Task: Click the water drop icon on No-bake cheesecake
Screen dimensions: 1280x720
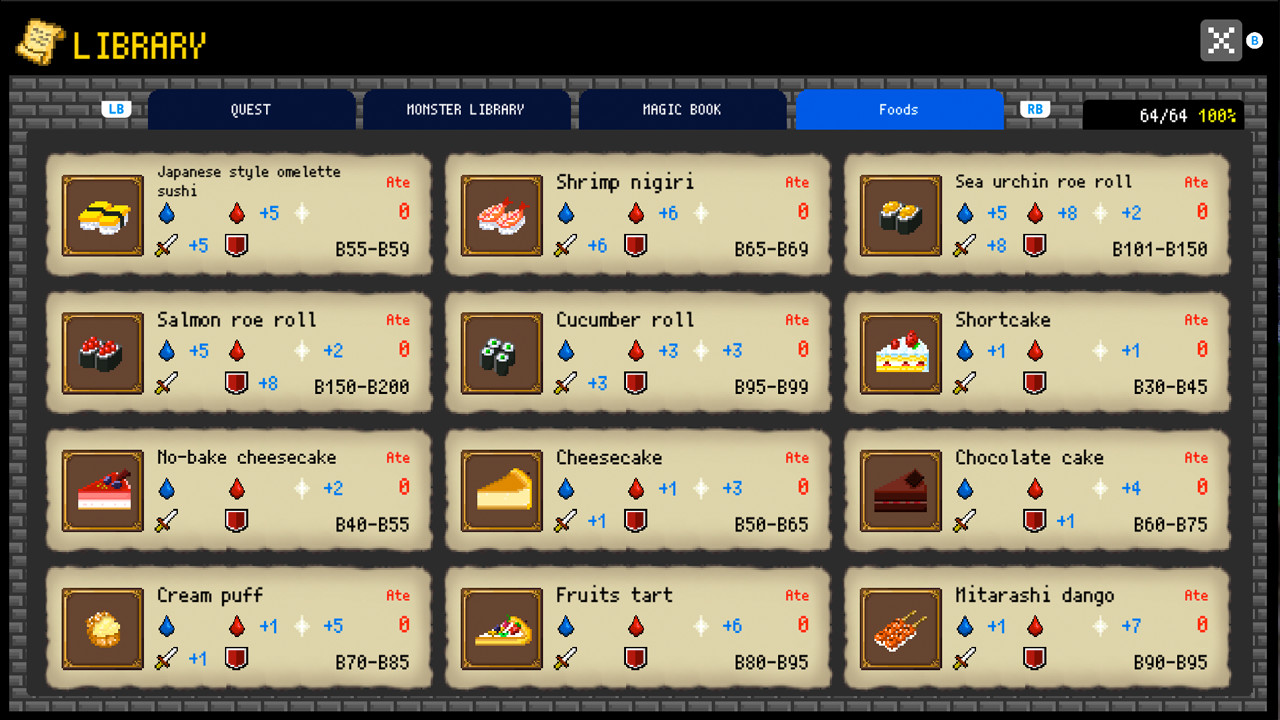Action: click(x=166, y=488)
